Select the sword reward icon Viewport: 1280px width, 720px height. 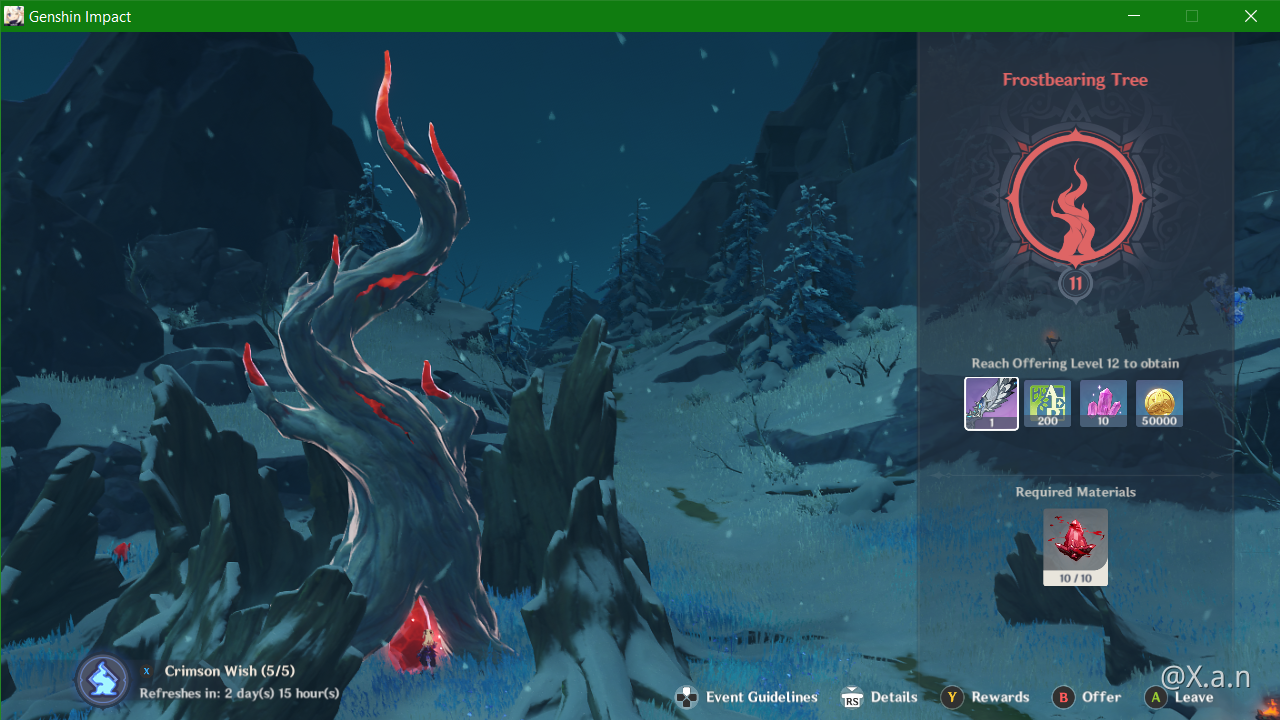(x=991, y=403)
